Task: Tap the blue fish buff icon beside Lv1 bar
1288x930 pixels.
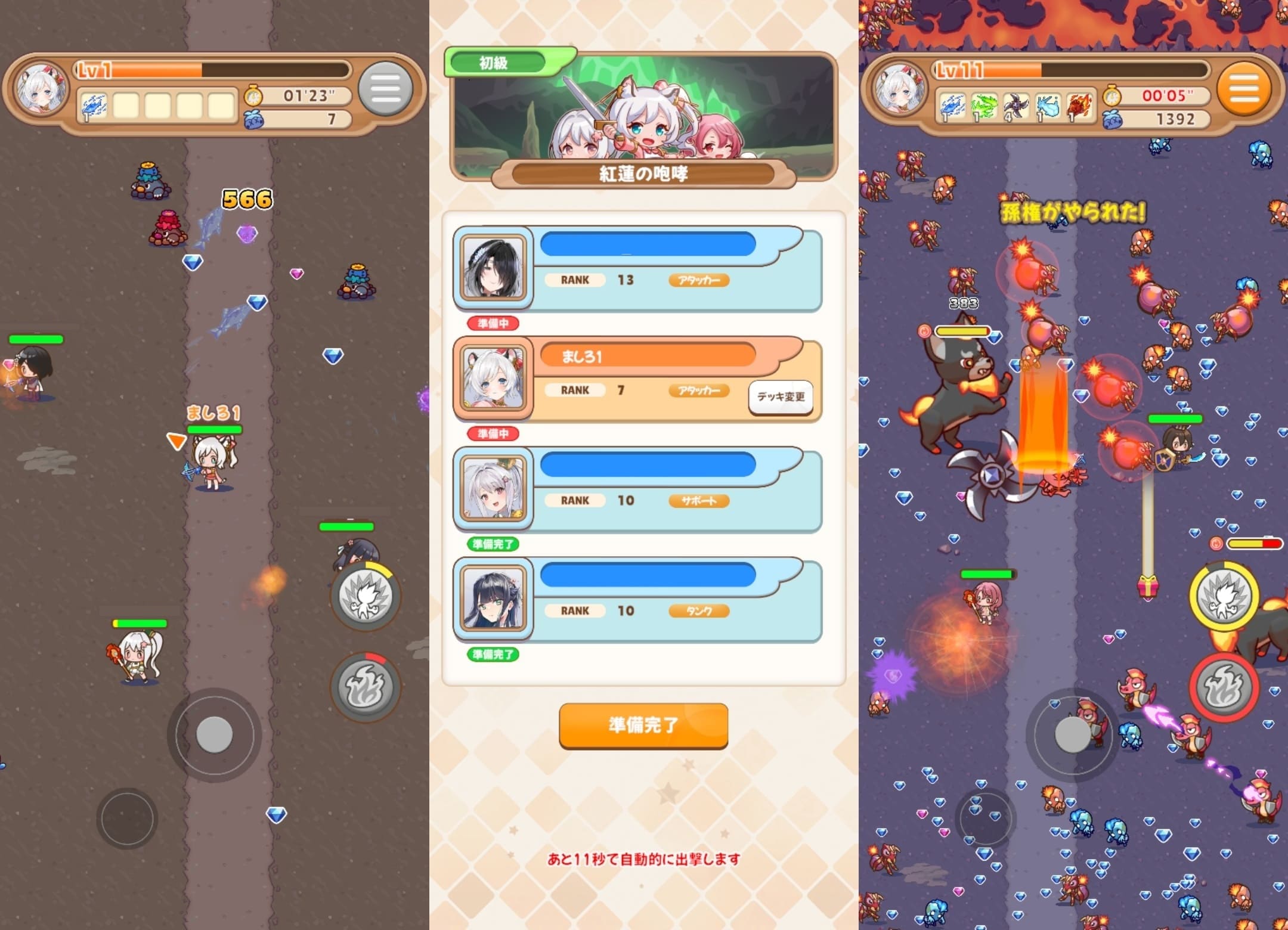Action: (94, 104)
